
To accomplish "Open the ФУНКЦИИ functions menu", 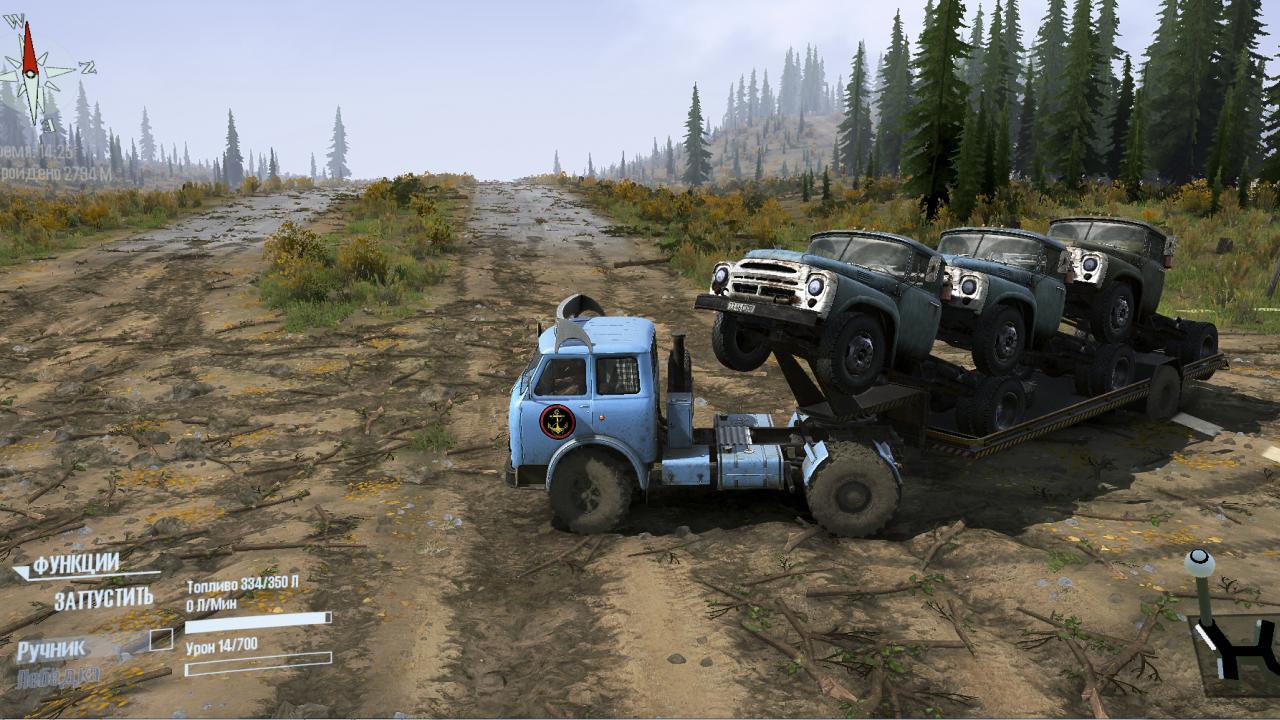I will coord(76,565).
